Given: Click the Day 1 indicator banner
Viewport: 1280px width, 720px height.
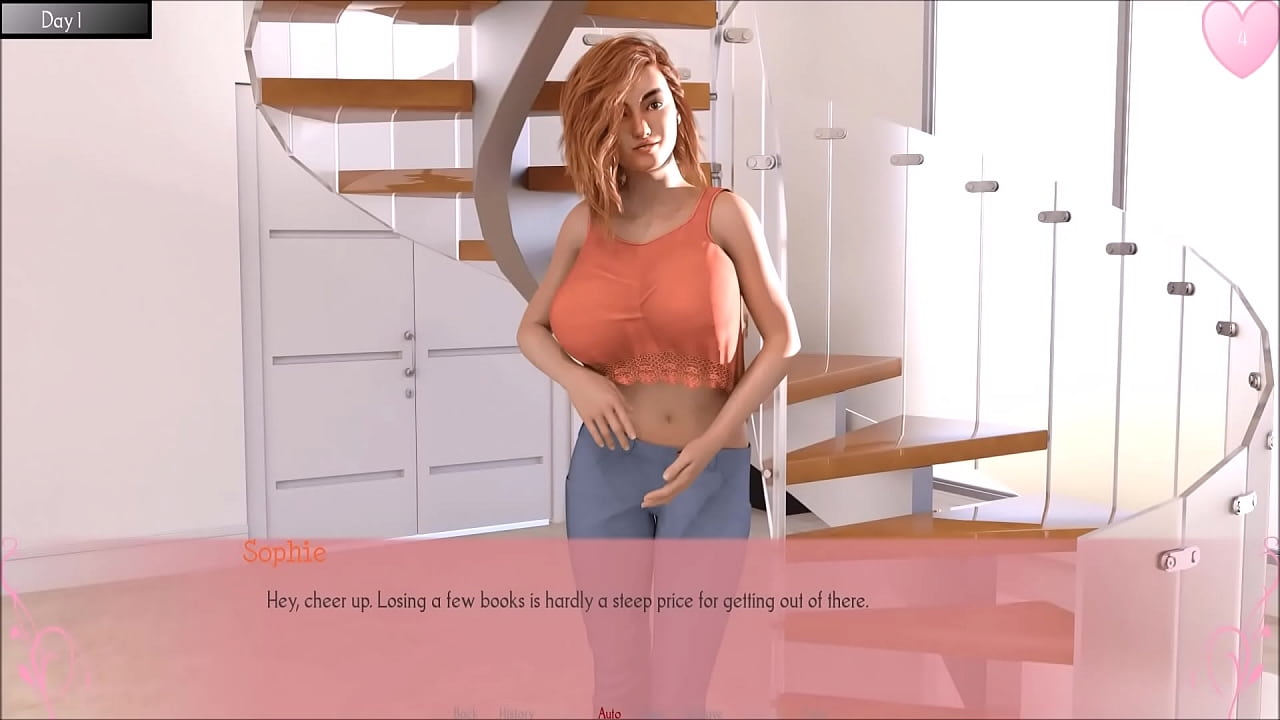Looking at the screenshot, I should [x=75, y=18].
